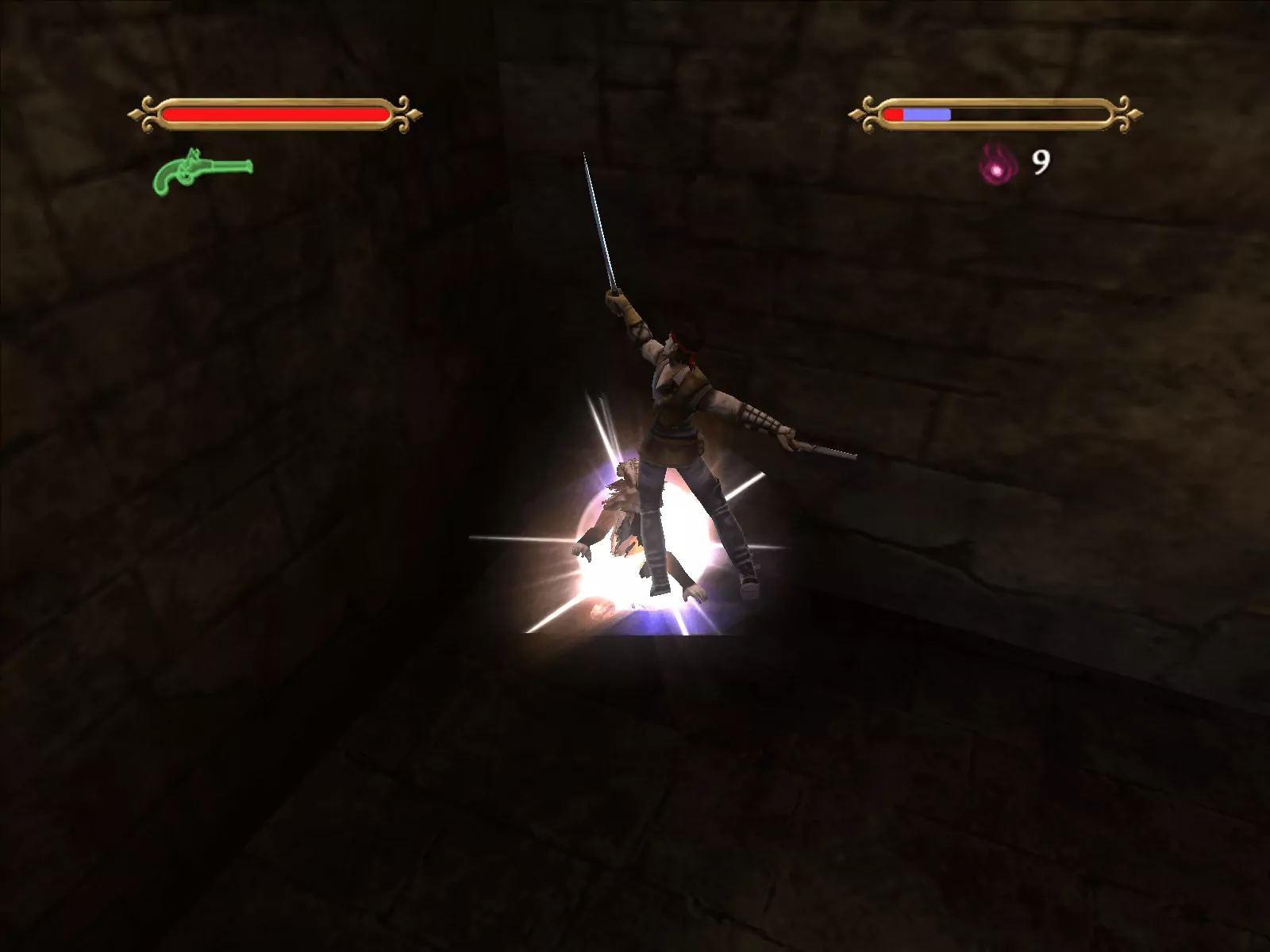The height and width of the screenshot is (952, 1270).
Task: Click the number 9 counter label
Action: [x=1040, y=163]
